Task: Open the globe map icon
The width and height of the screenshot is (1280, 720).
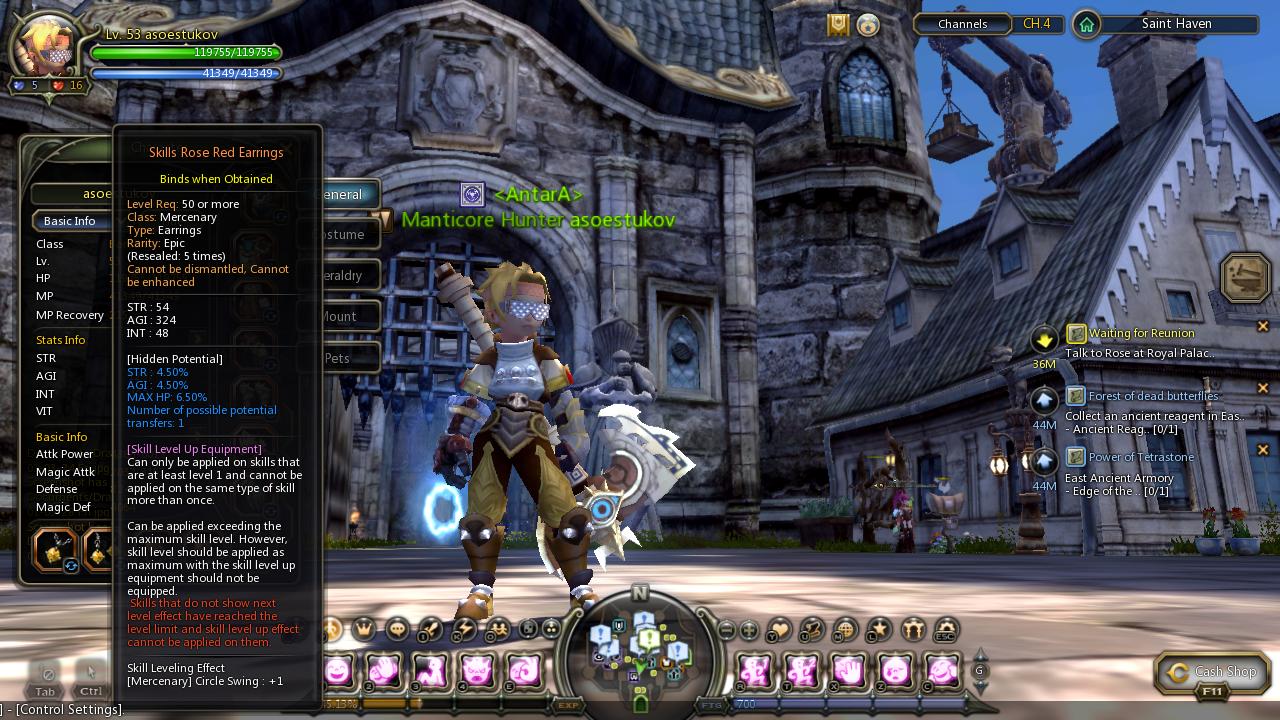Action: point(845,630)
